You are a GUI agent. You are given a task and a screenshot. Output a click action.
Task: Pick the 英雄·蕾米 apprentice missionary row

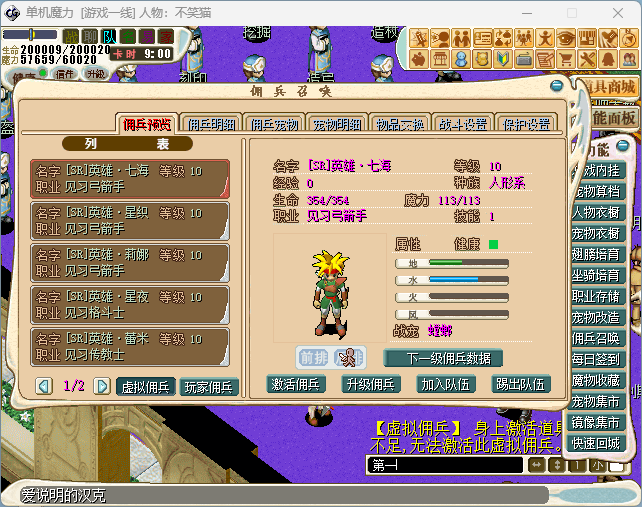pos(130,346)
